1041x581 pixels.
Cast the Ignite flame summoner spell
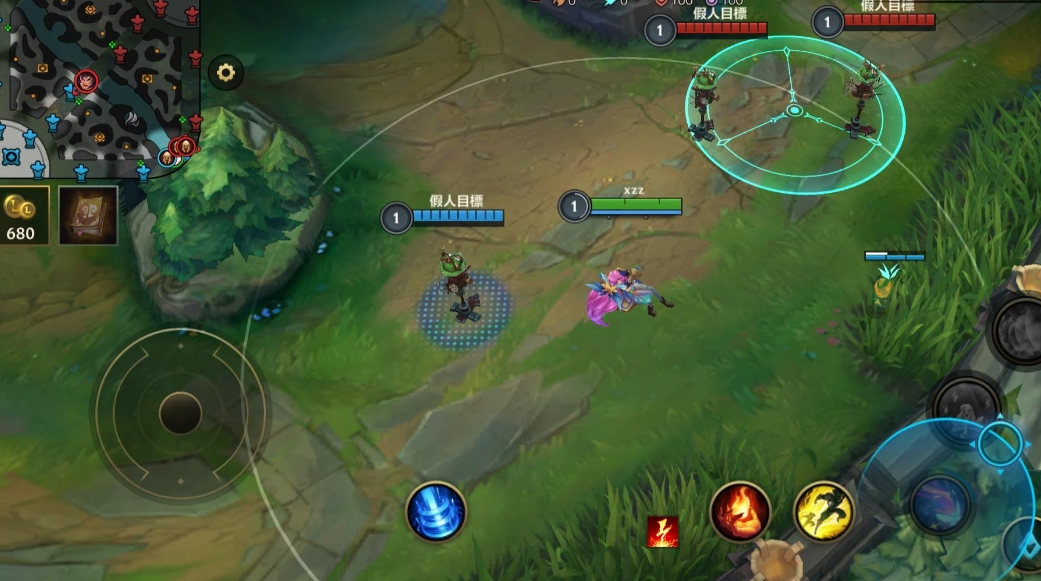740,512
